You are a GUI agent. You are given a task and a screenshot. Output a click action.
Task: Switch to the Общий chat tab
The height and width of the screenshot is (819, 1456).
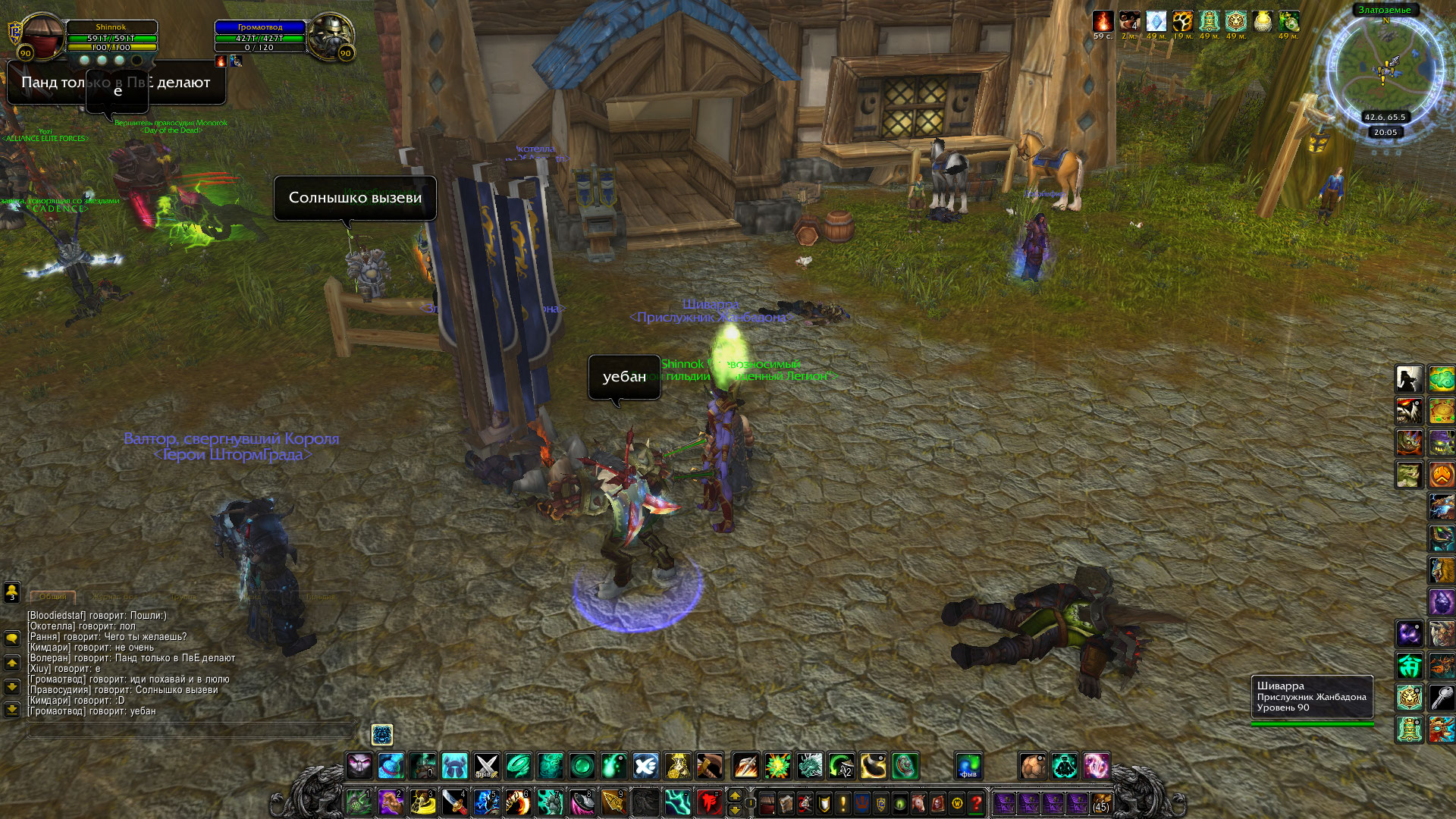click(53, 597)
